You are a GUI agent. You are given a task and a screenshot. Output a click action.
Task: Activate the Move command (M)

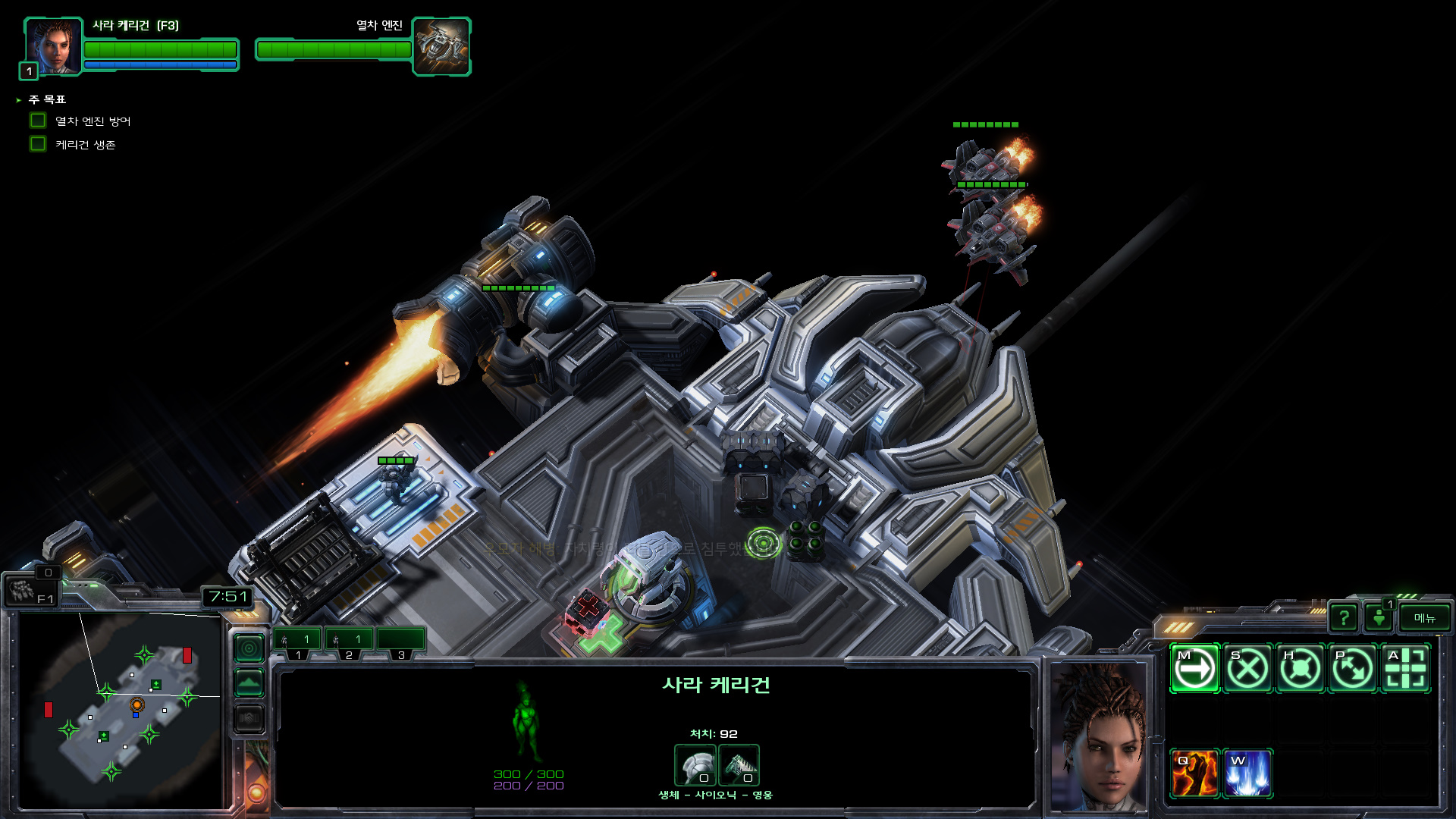click(1194, 669)
